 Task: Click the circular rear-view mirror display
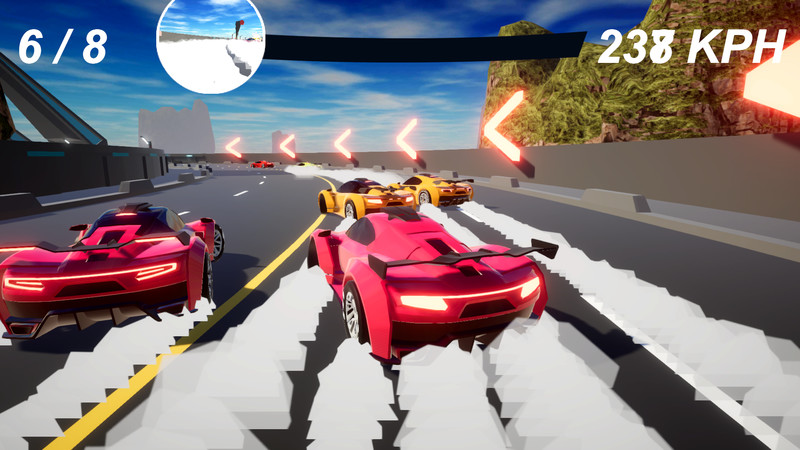(210, 44)
